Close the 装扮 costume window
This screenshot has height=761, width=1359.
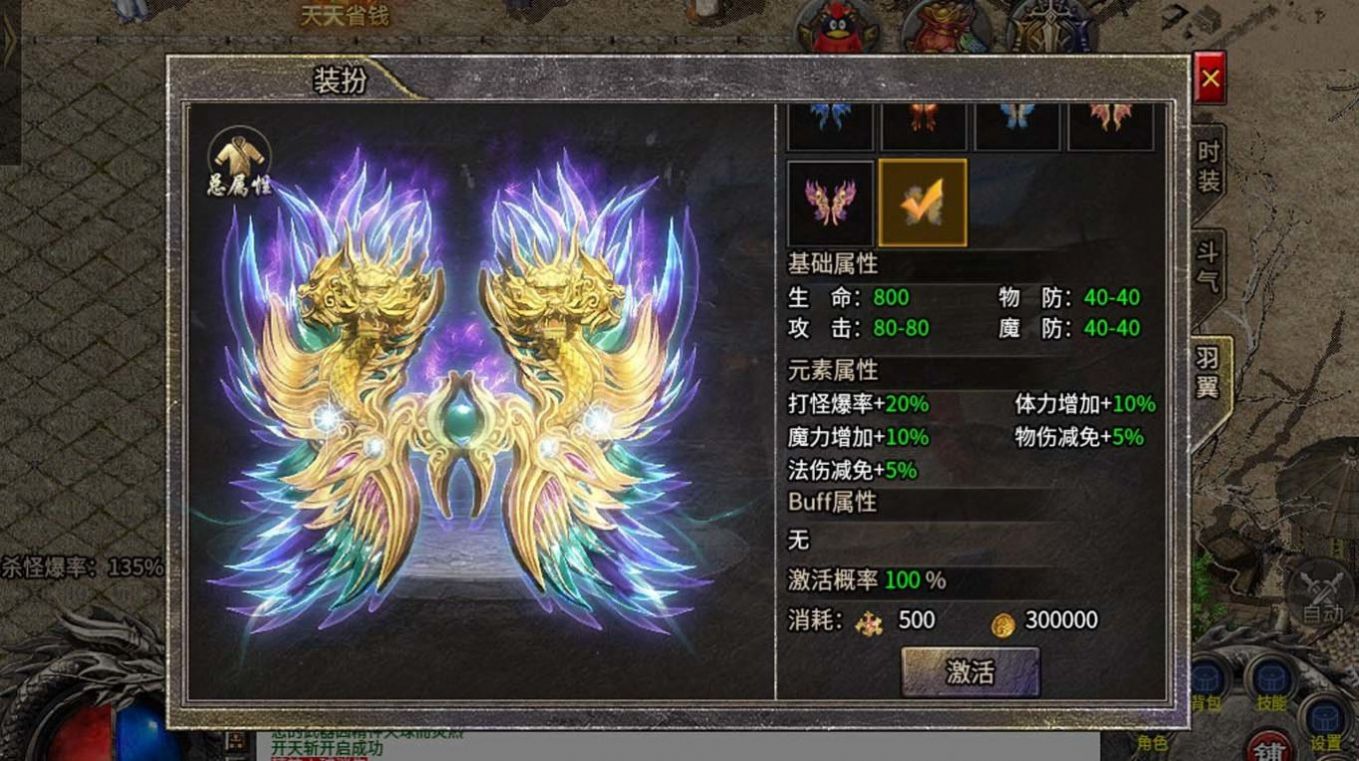[1210, 78]
